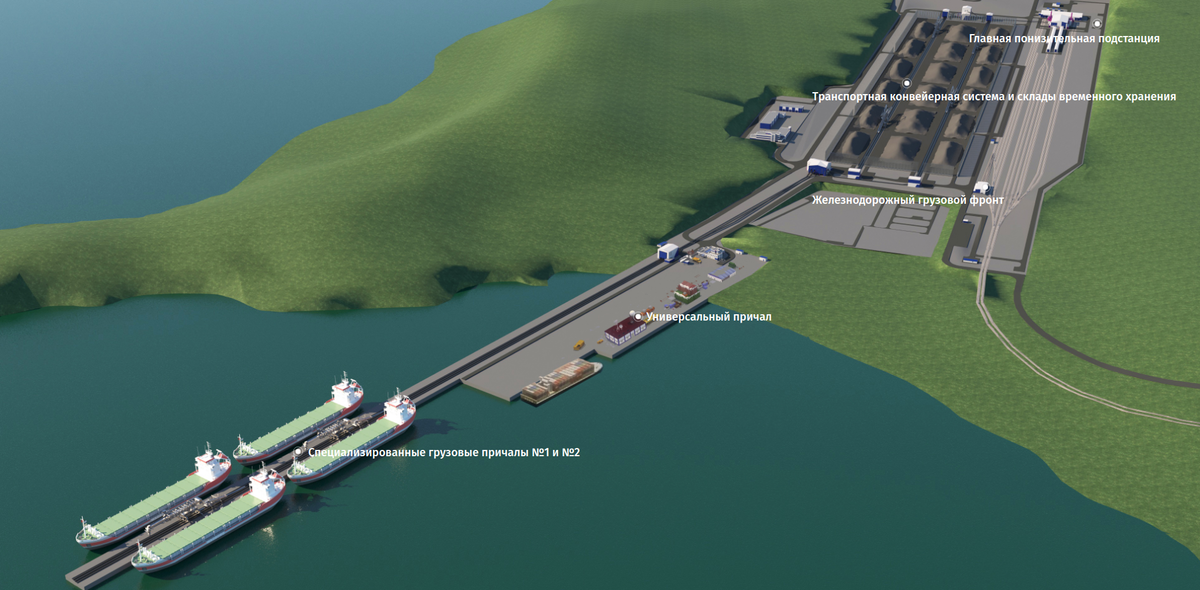Click the Железнодорожный грузовой фронт label

coord(908,200)
